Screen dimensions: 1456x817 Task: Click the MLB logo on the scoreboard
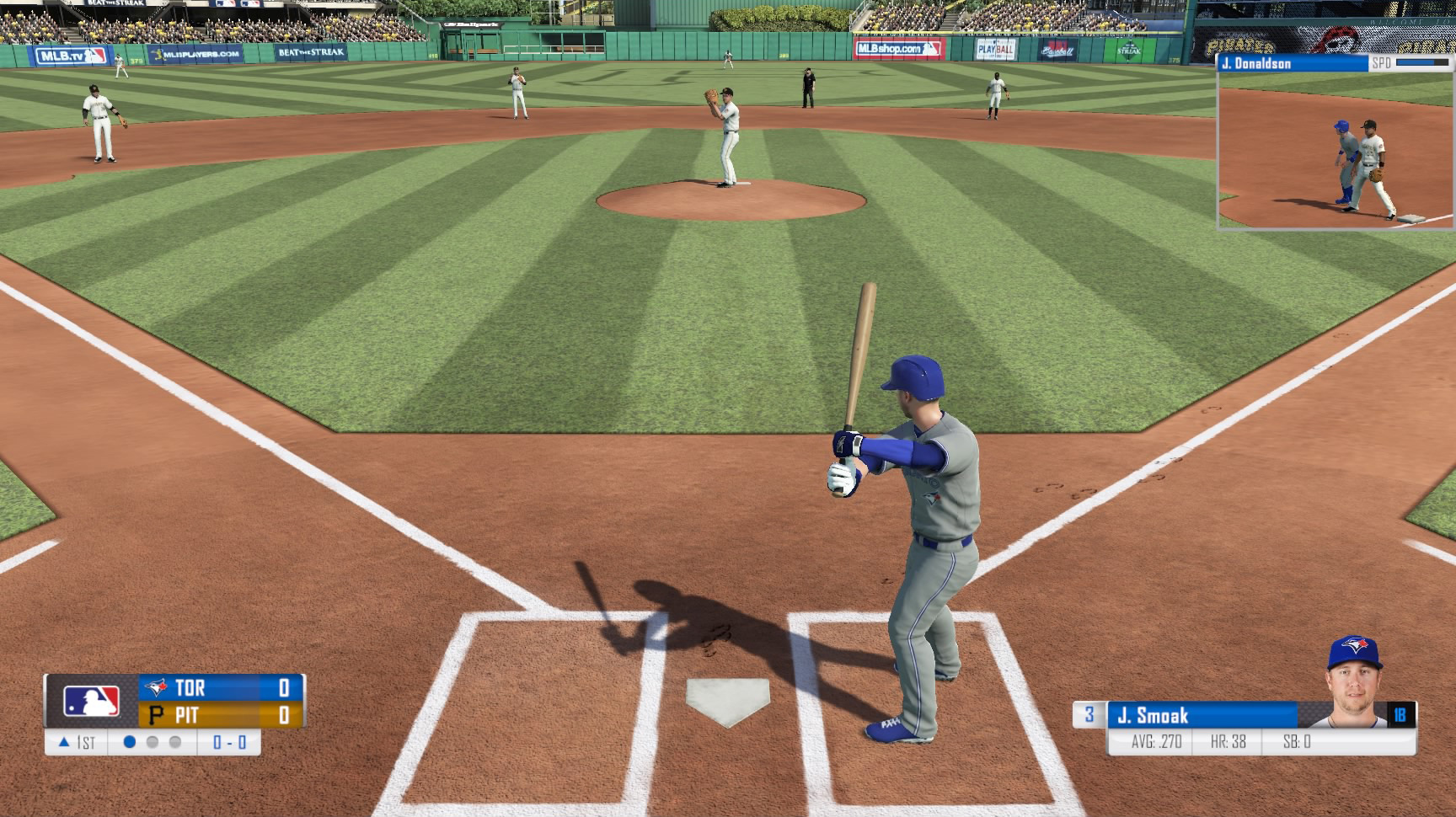[x=91, y=701]
